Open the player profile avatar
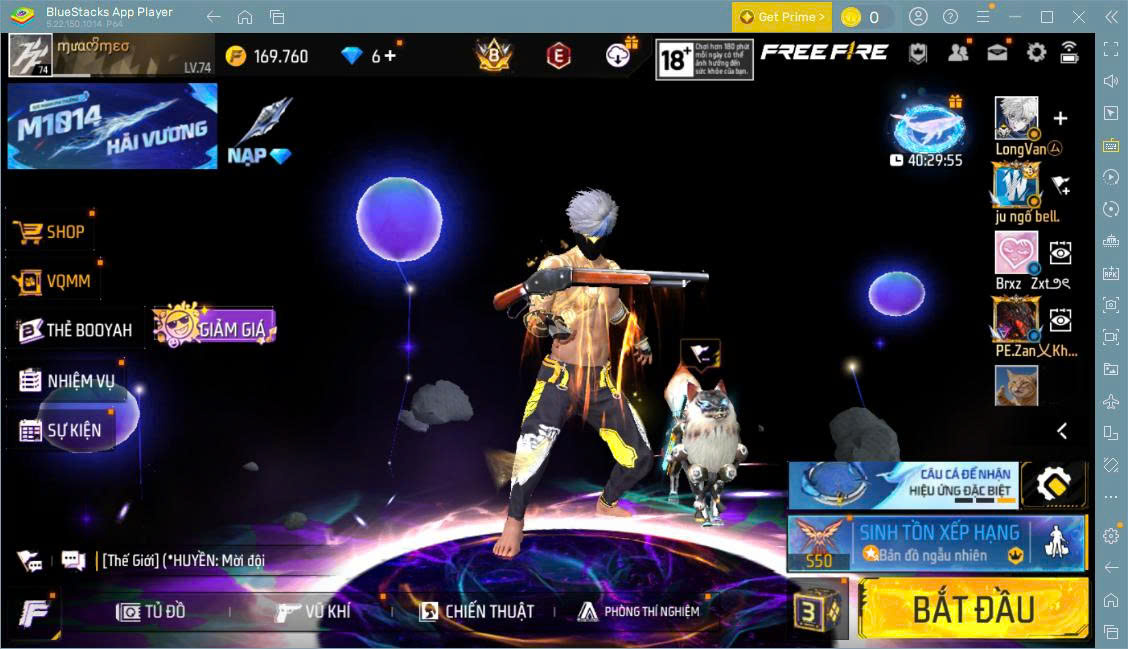The height and width of the screenshot is (649, 1128). 30,56
